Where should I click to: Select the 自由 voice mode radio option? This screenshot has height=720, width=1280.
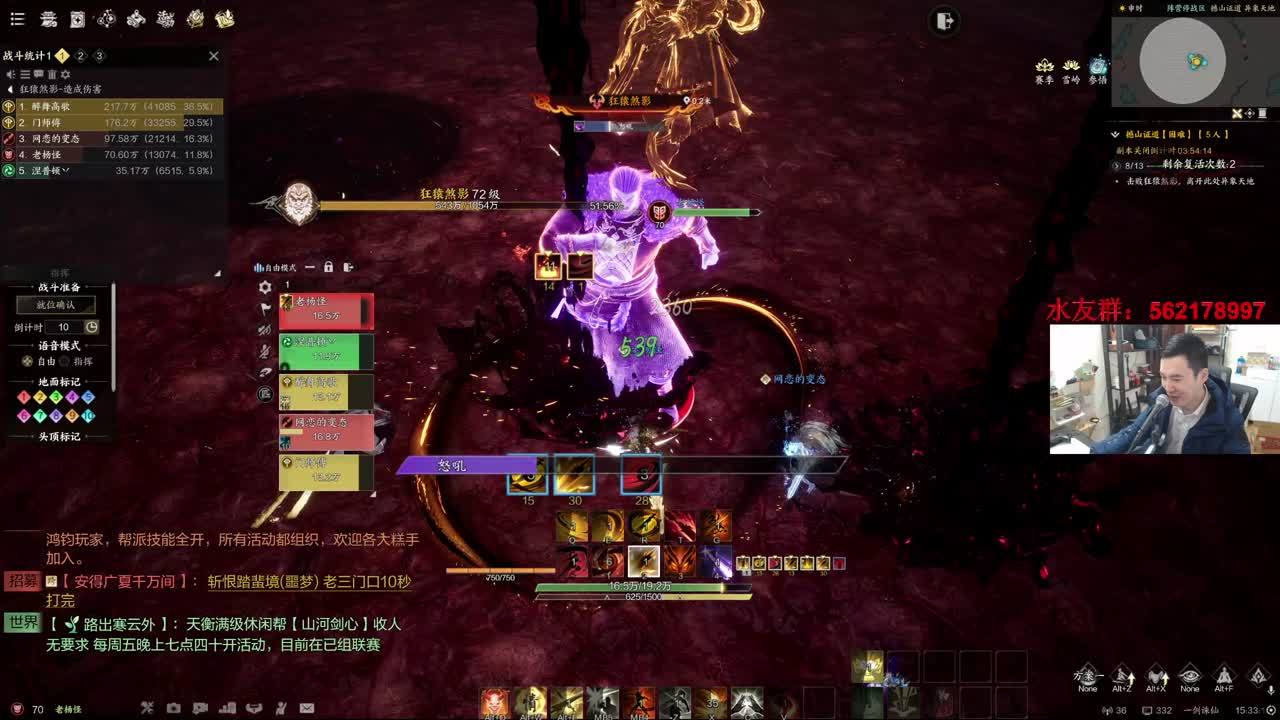28,361
